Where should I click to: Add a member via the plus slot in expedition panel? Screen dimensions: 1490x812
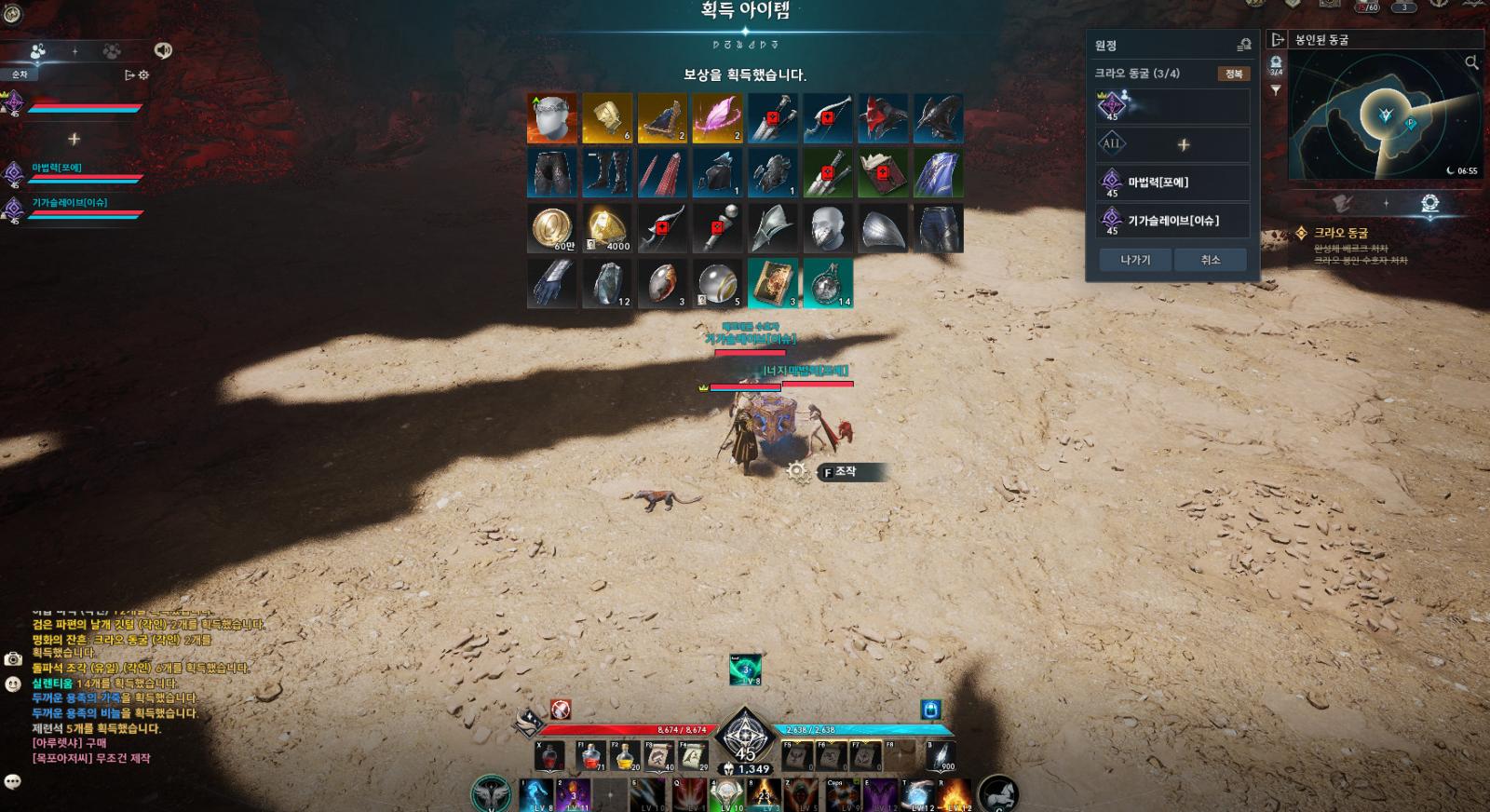tap(1184, 145)
